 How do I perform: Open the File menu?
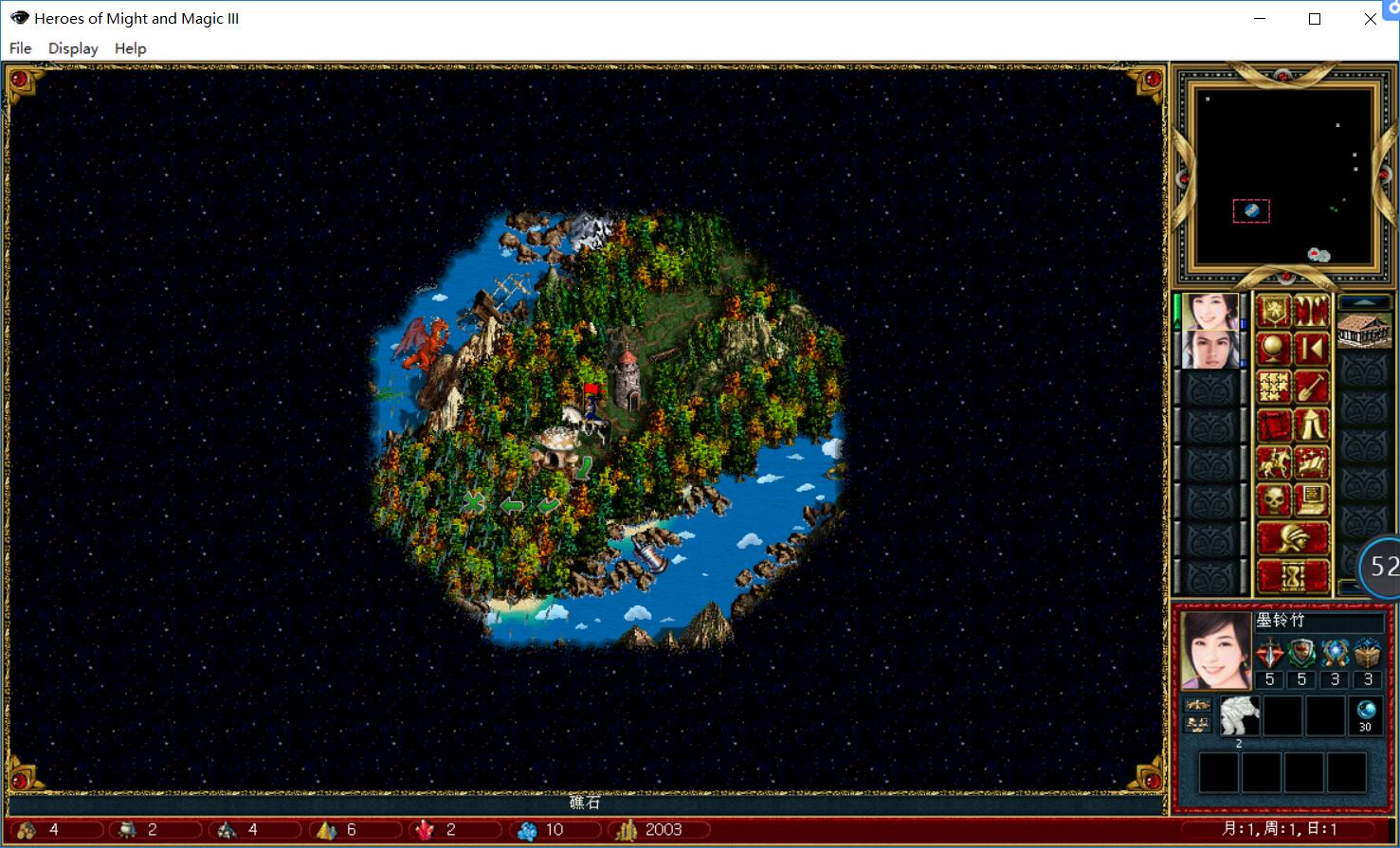click(x=20, y=48)
